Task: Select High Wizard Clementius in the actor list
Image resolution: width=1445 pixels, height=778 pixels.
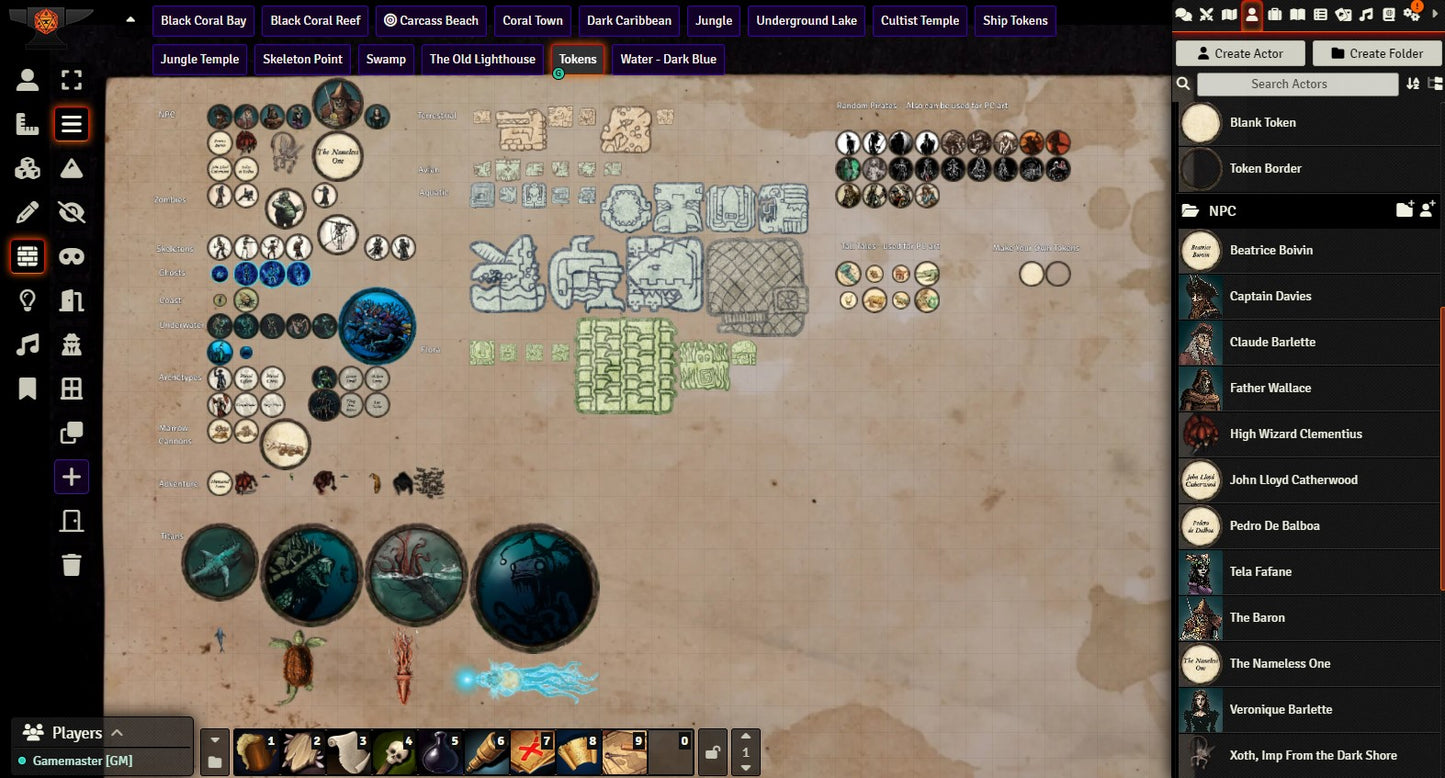Action: pyautogui.click(x=1295, y=434)
